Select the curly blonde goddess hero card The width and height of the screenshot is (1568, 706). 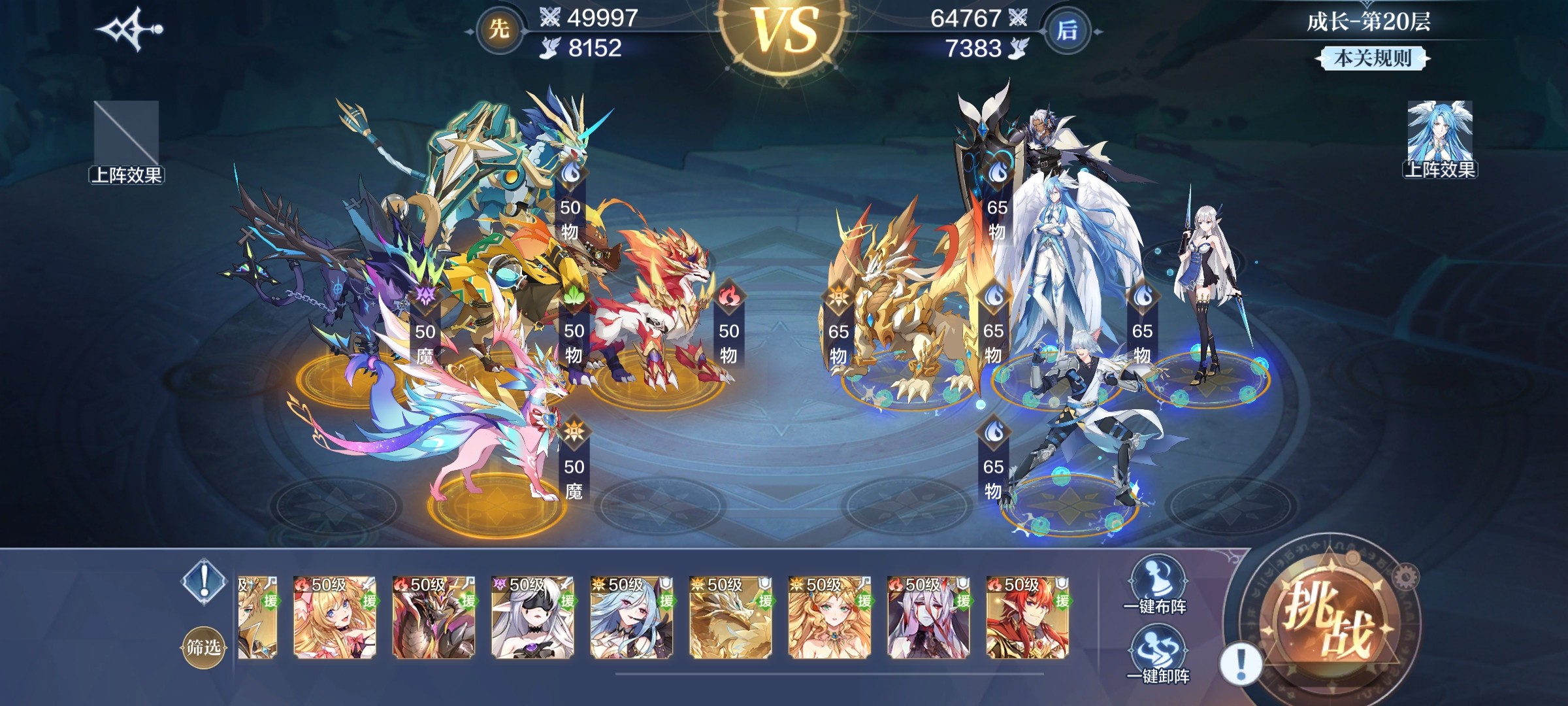coord(830,618)
